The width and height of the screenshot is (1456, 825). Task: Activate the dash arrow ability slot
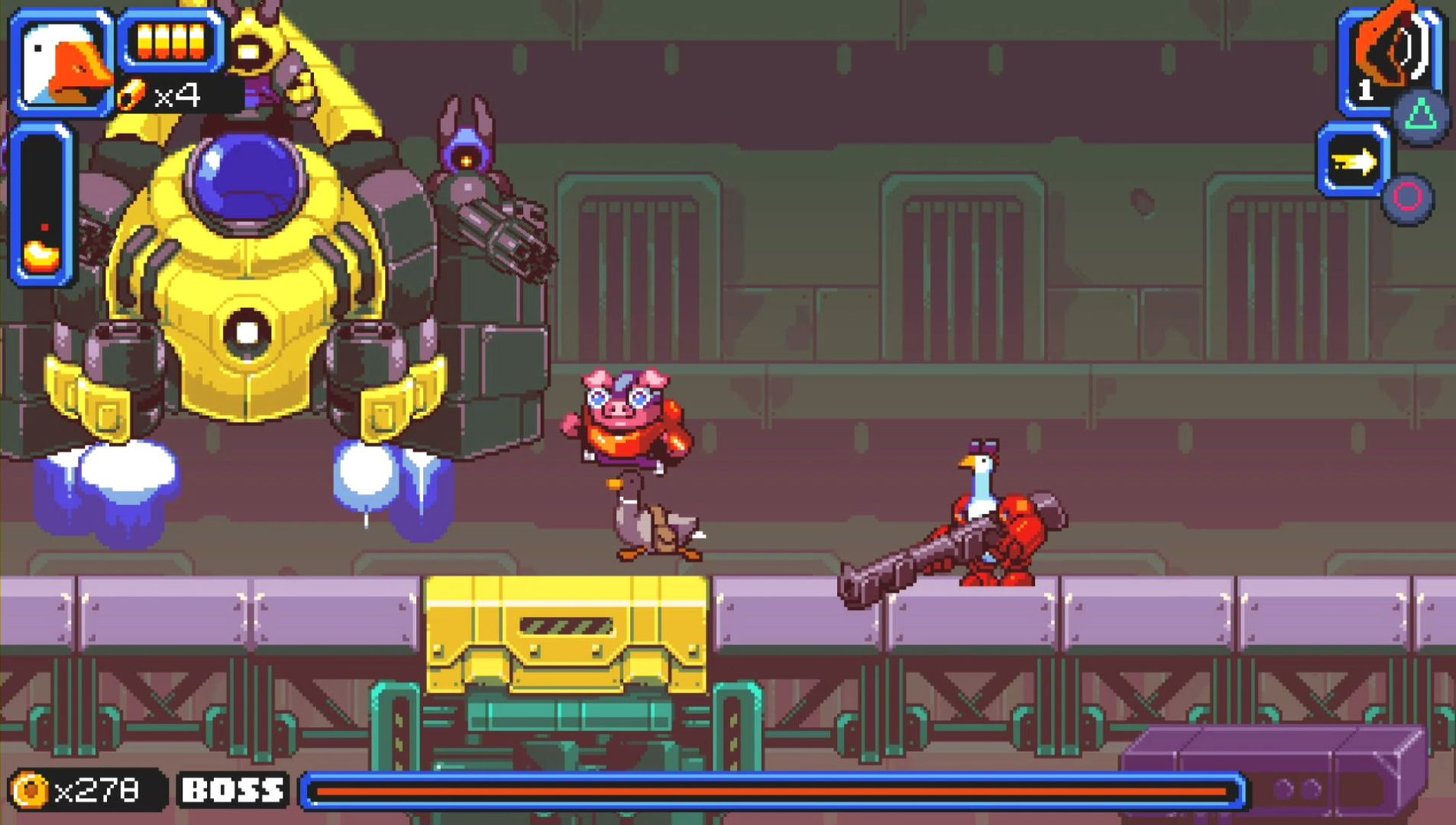tap(1353, 161)
